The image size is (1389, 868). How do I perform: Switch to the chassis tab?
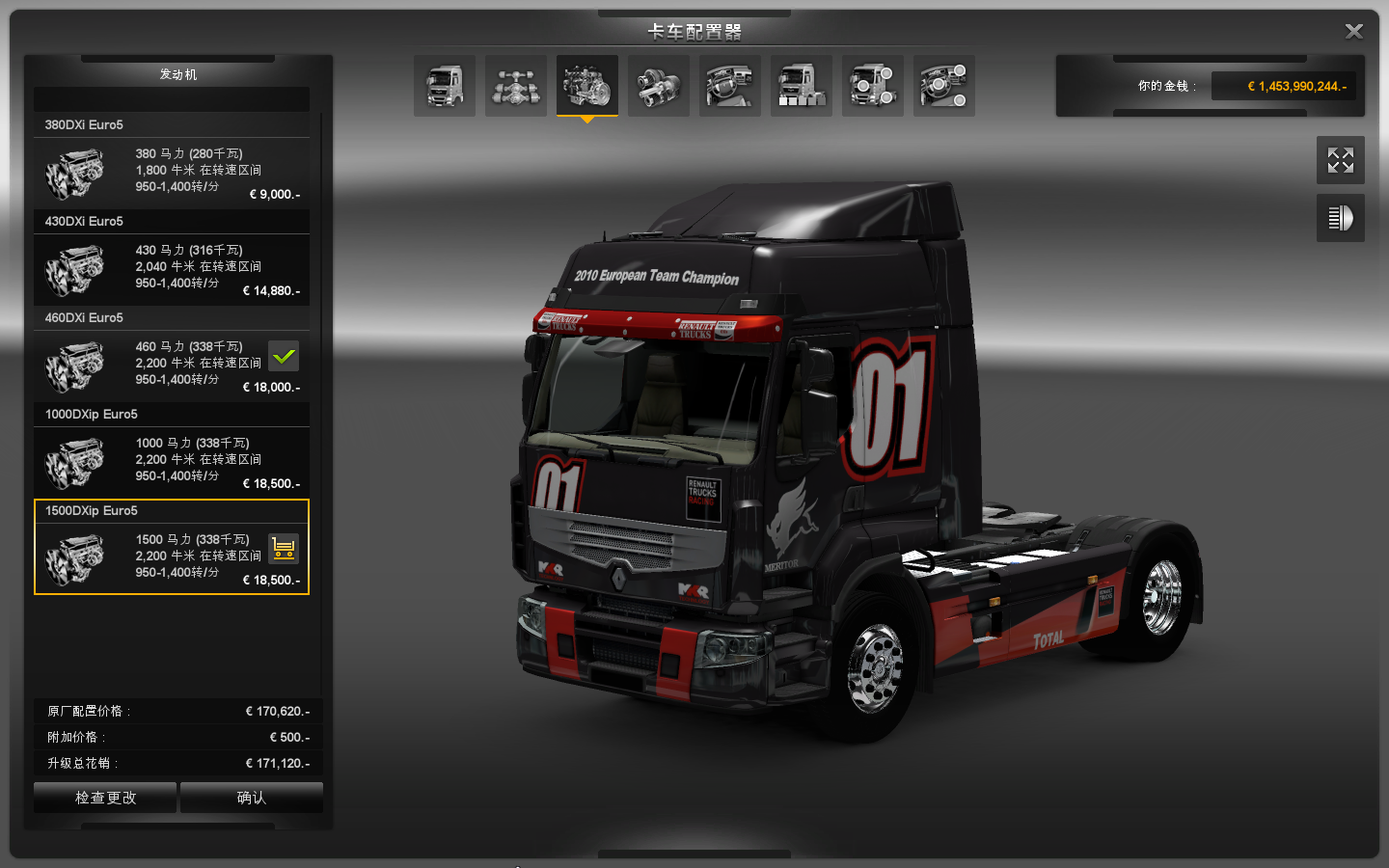pos(516,86)
